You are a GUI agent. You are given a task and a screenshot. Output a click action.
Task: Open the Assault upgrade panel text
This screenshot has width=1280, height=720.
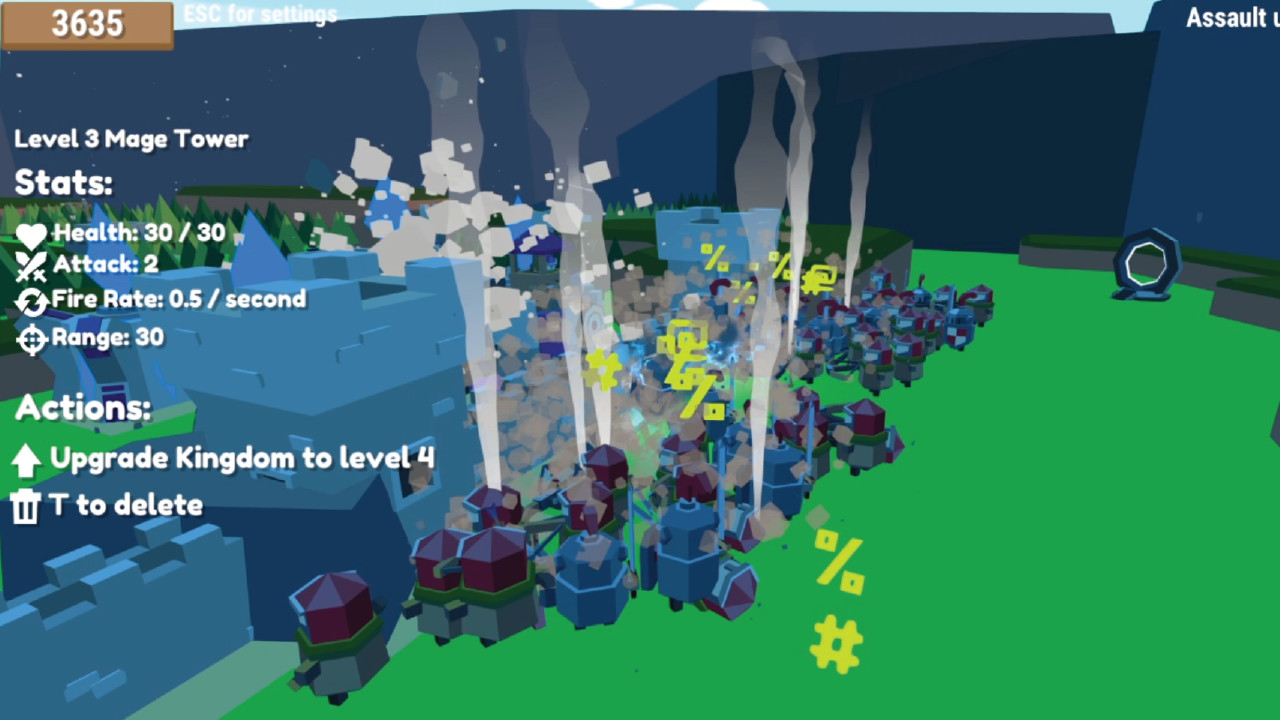coord(1230,18)
